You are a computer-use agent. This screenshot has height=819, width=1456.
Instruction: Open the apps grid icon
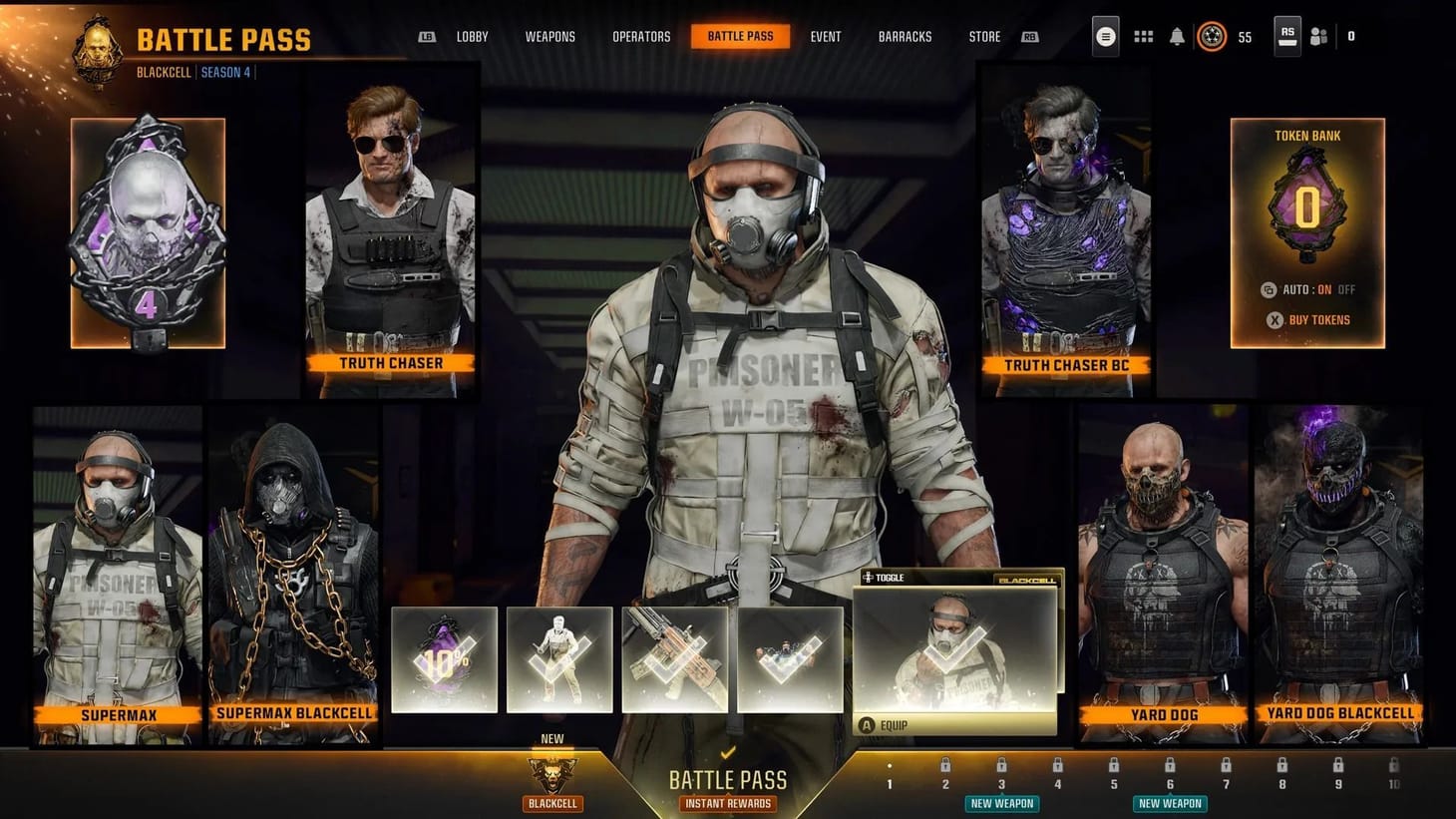[1142, 35]
